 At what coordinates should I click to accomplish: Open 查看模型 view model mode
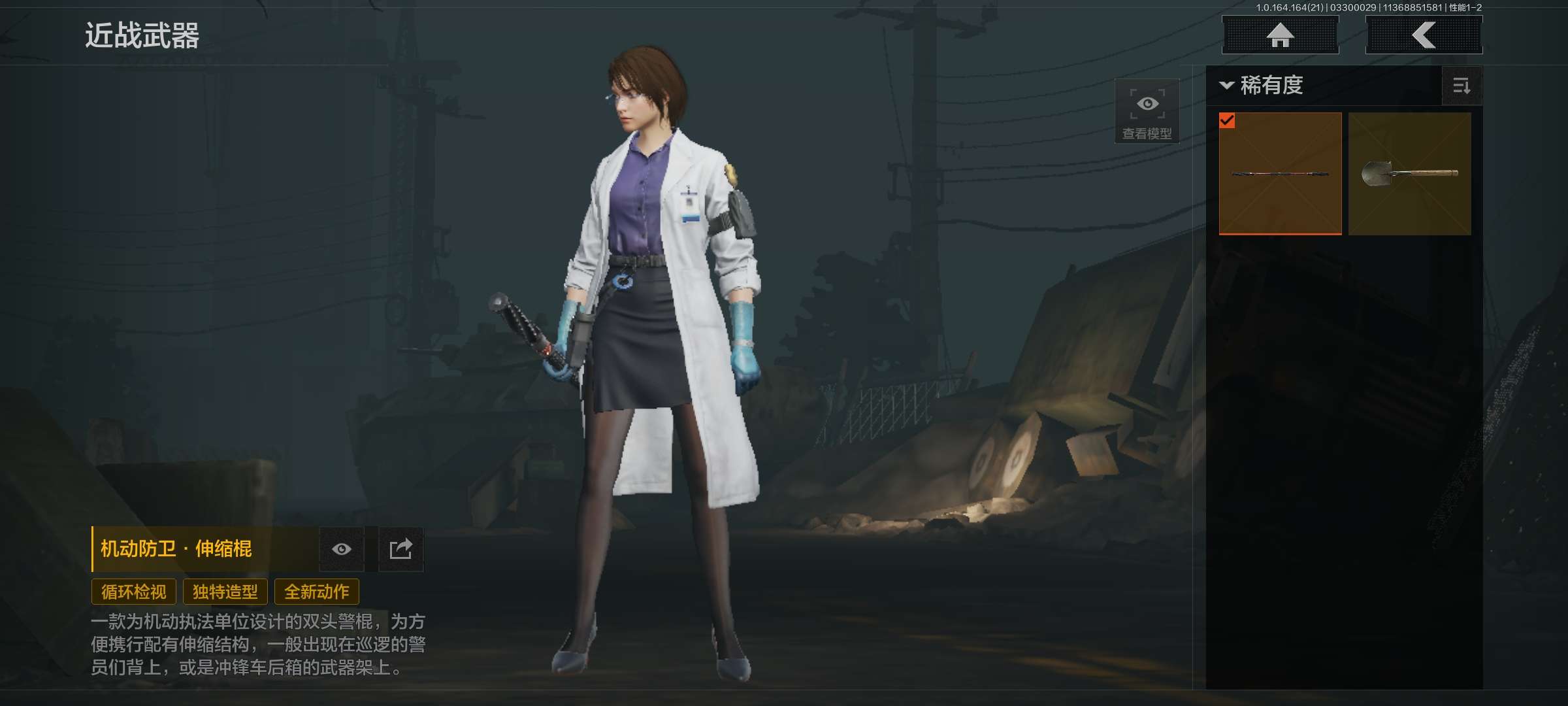point(1147,112)
